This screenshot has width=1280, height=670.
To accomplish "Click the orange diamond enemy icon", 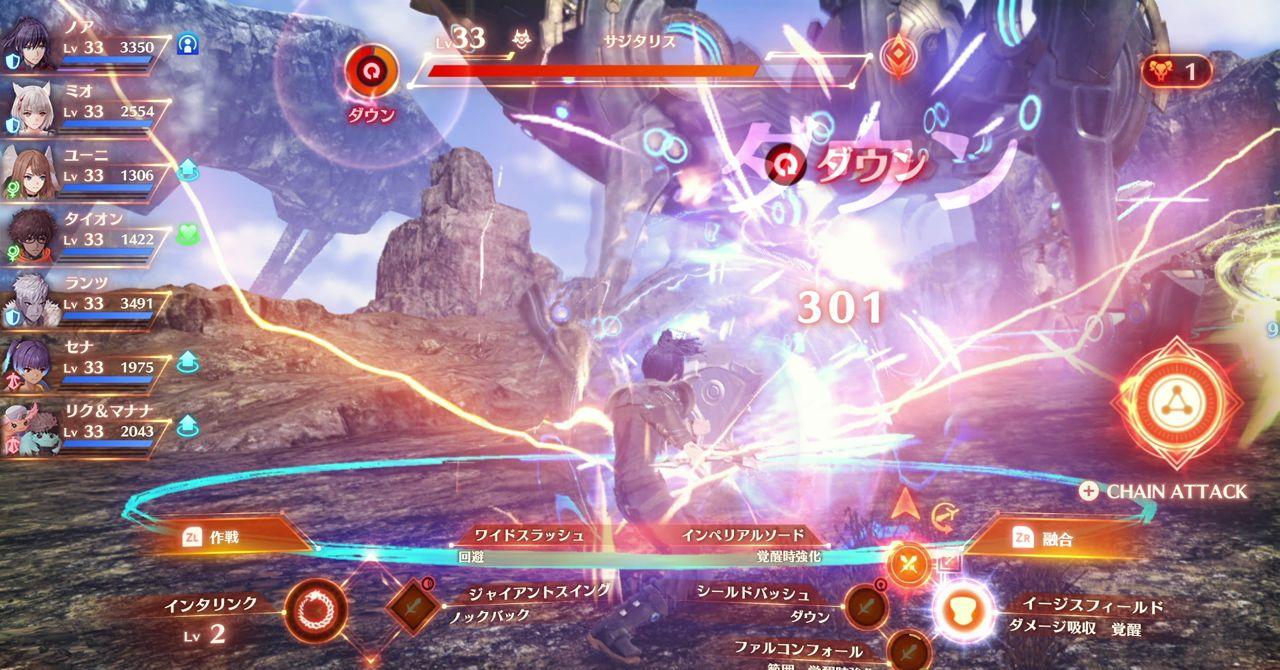I will [897, 57].
